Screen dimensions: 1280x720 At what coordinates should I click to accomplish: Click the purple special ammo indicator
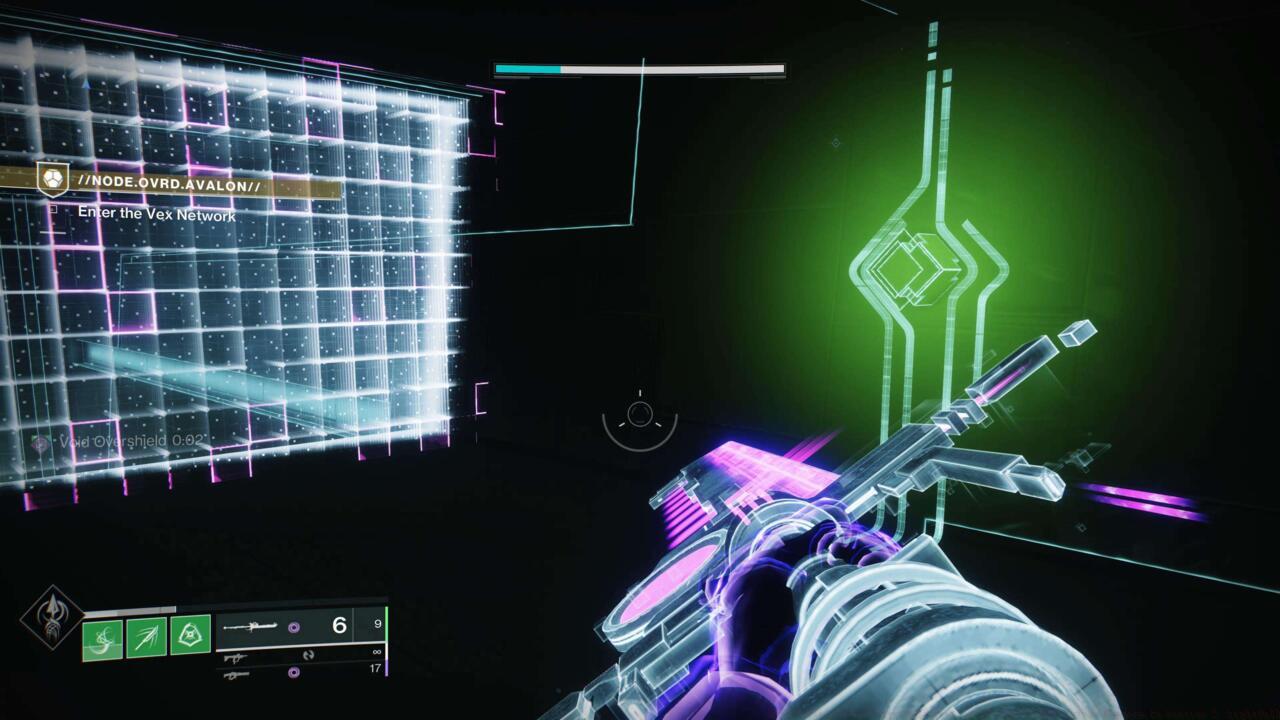coord(294,626)
